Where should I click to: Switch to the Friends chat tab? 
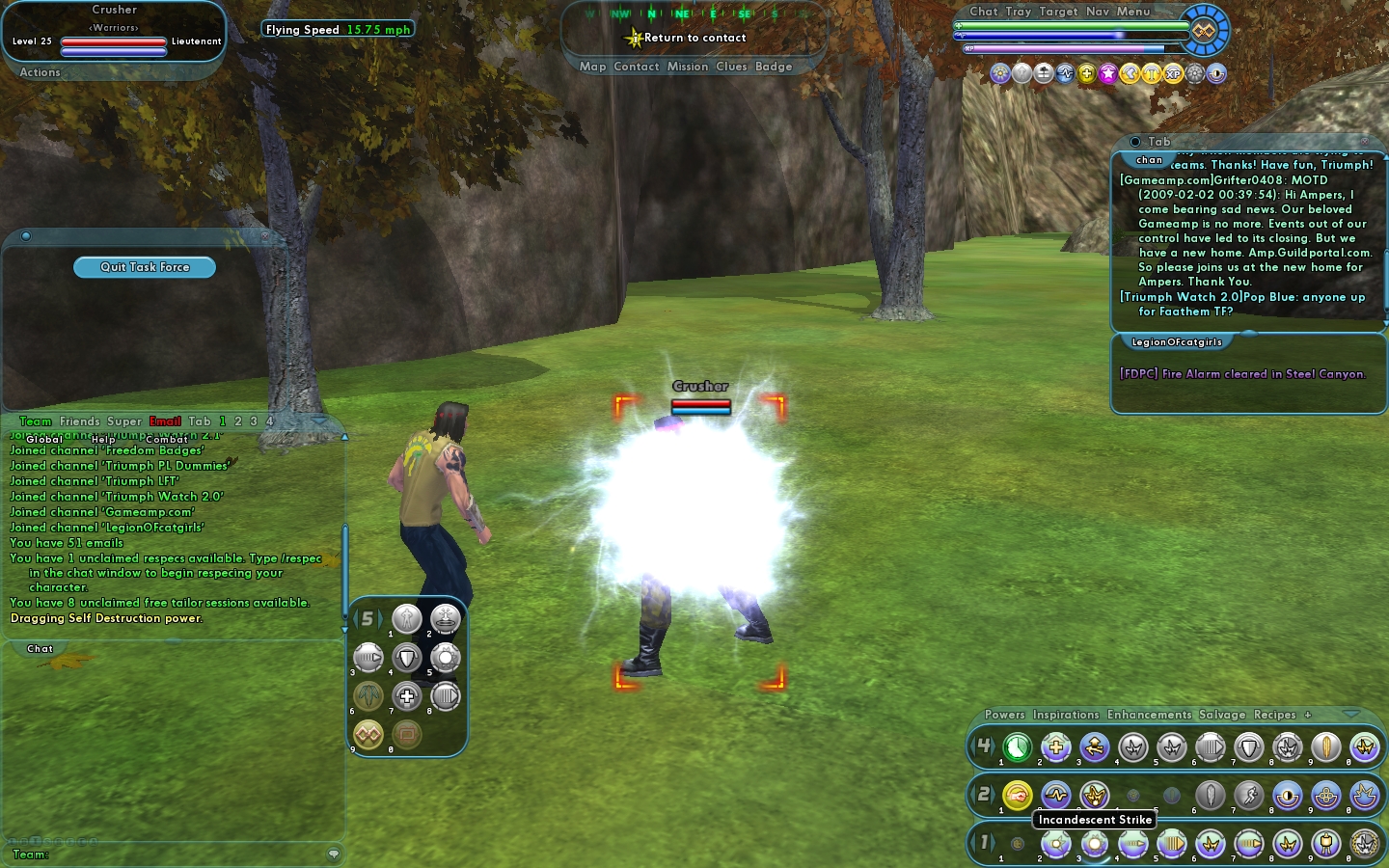79,421
